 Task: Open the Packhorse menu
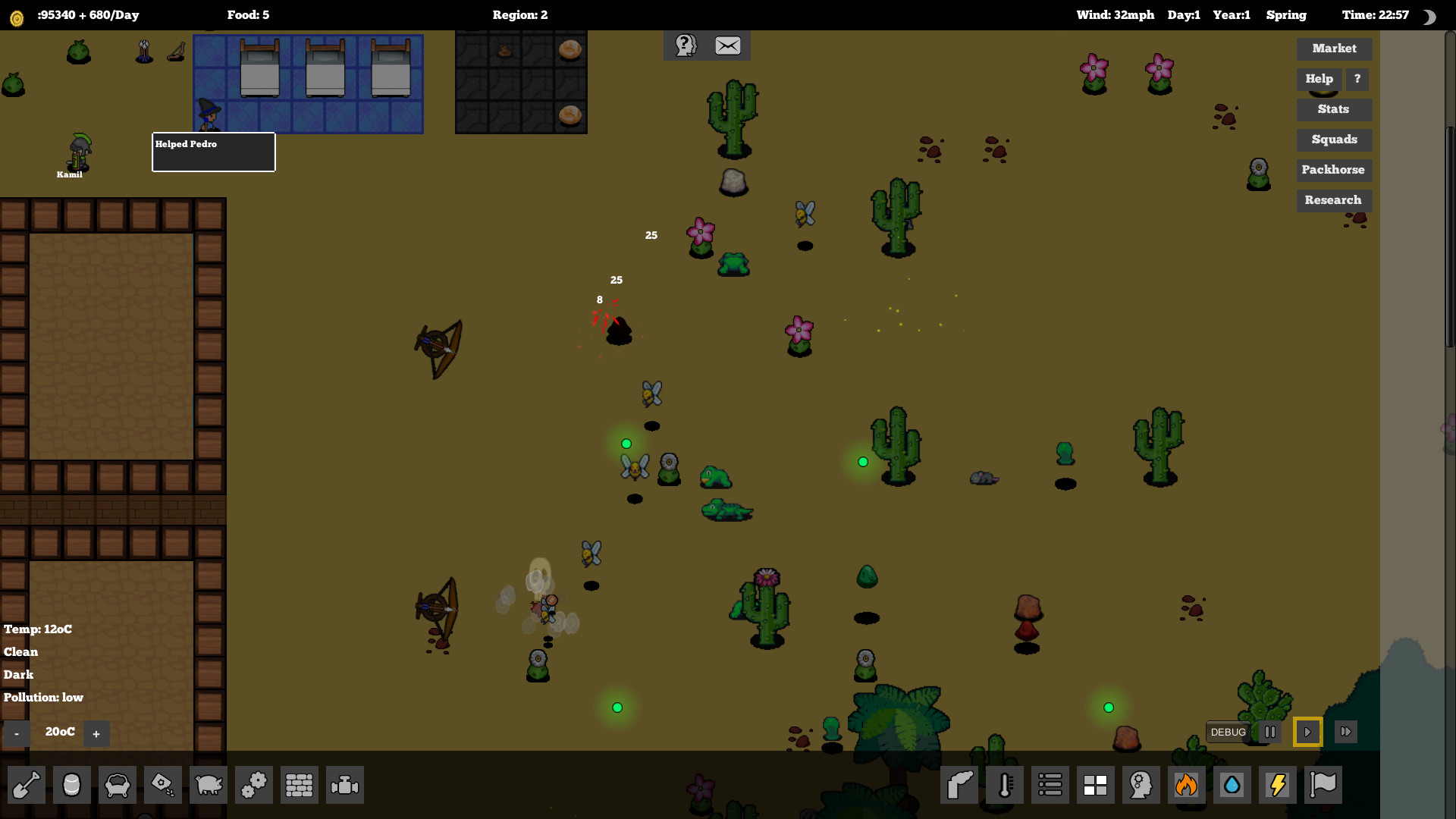click(1333, 170)
